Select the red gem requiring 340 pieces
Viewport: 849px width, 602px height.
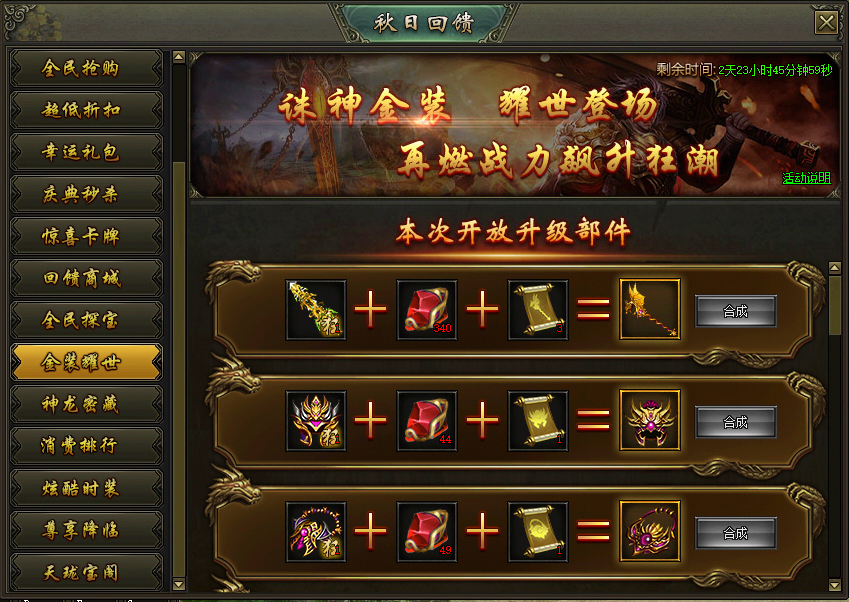(427, 310)
